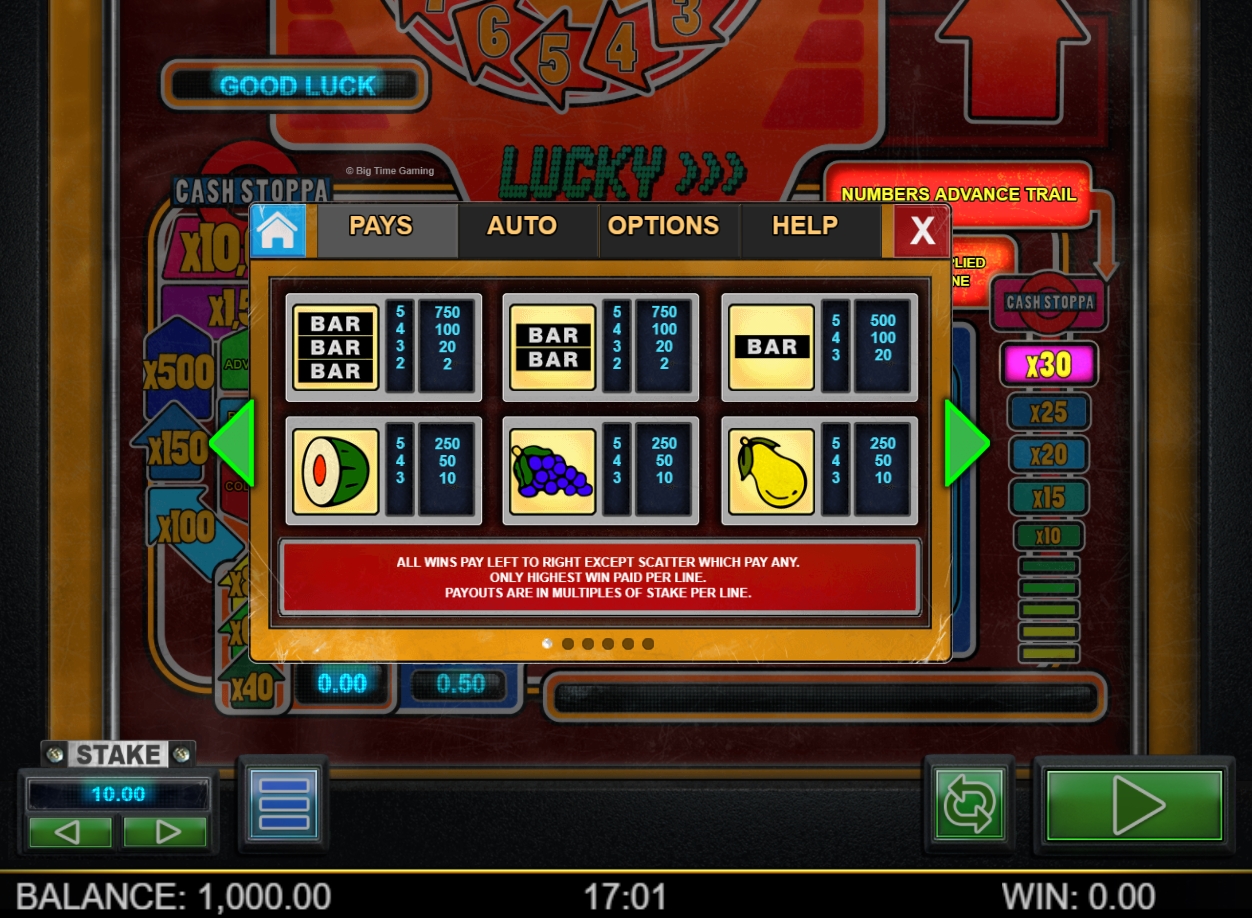Select the OPTIONS tab

tap(663, 227)
